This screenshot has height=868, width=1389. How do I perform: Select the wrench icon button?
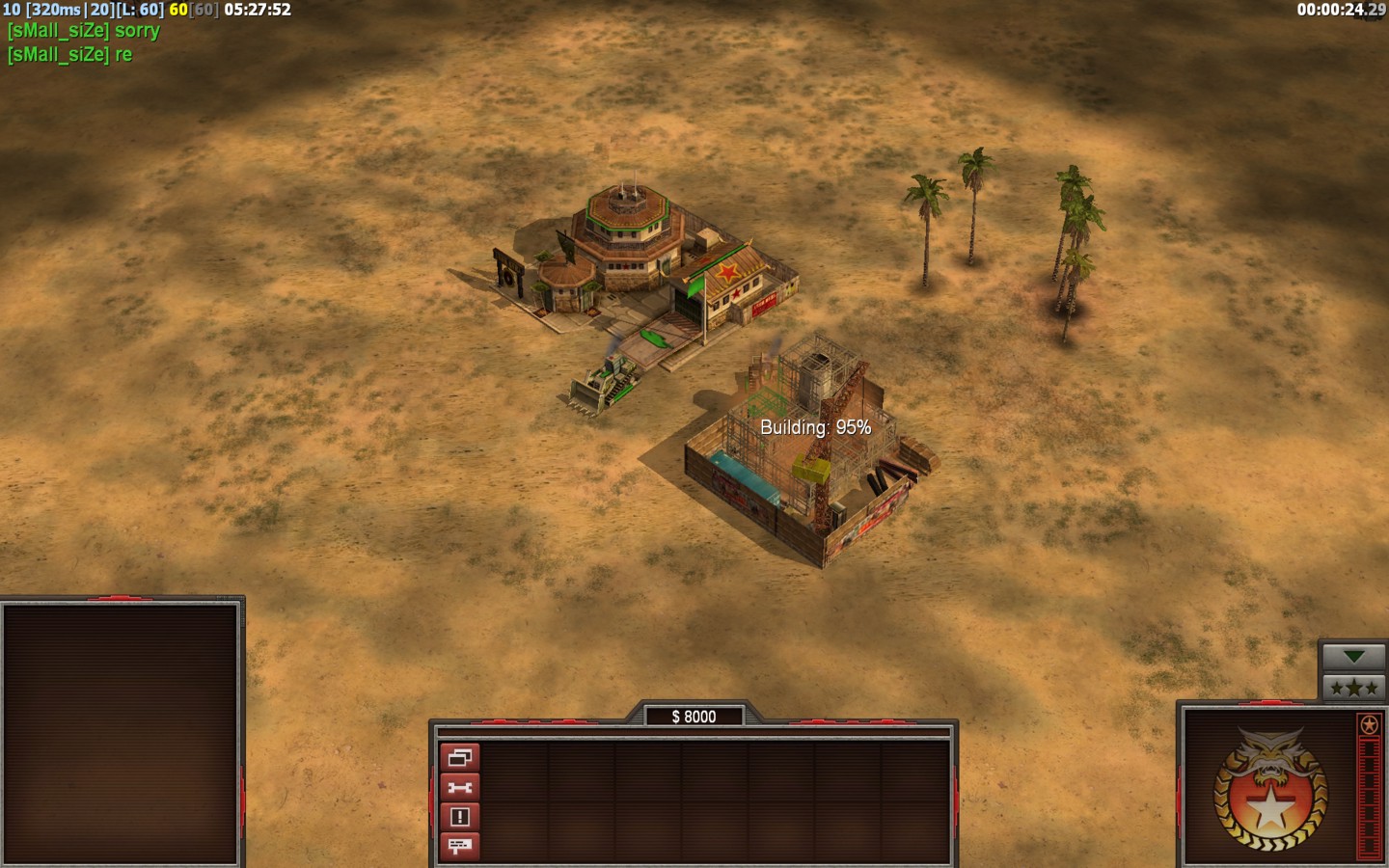(459, 788)
